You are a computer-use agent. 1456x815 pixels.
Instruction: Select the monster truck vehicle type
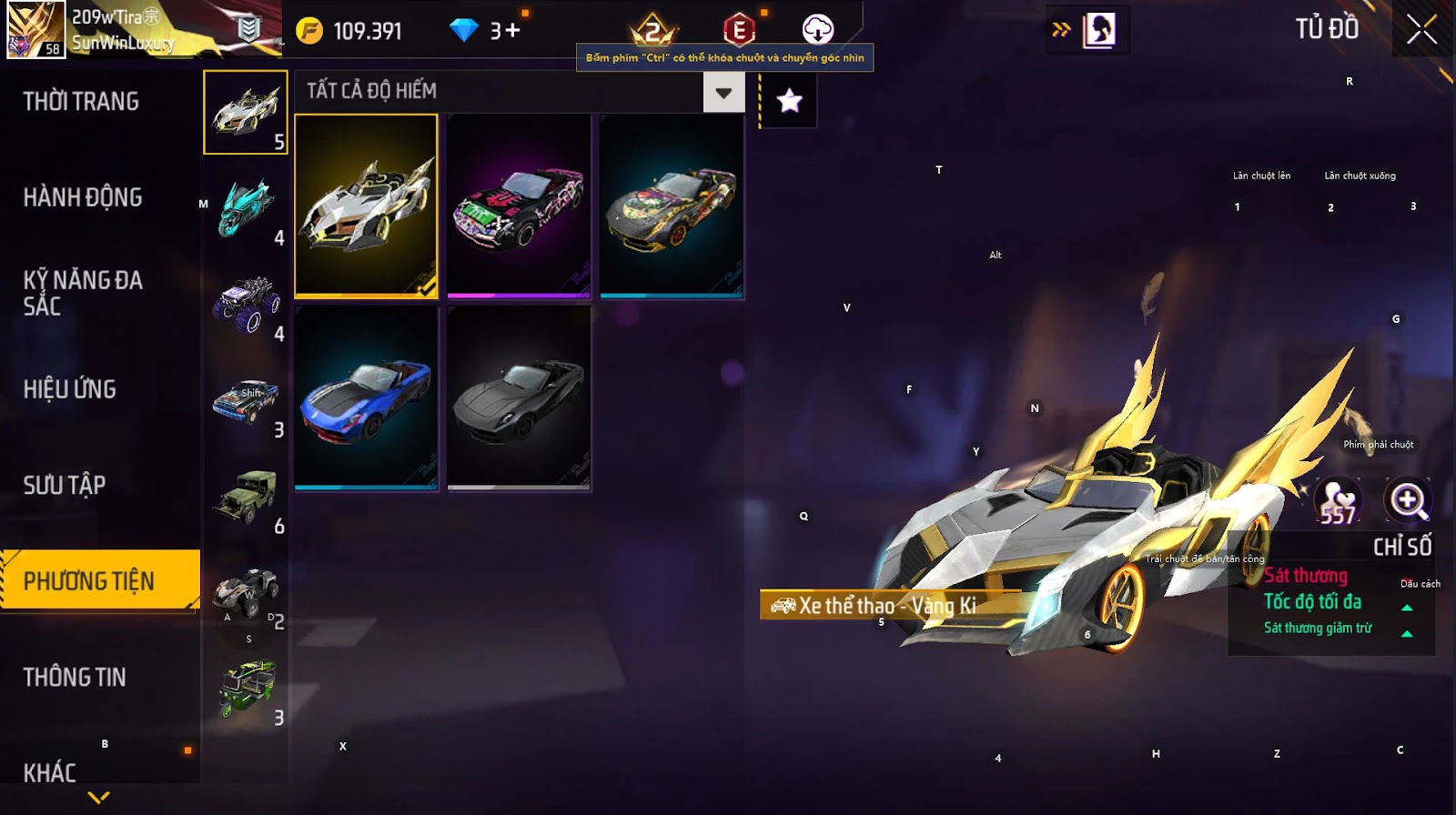tap(246, 305)
